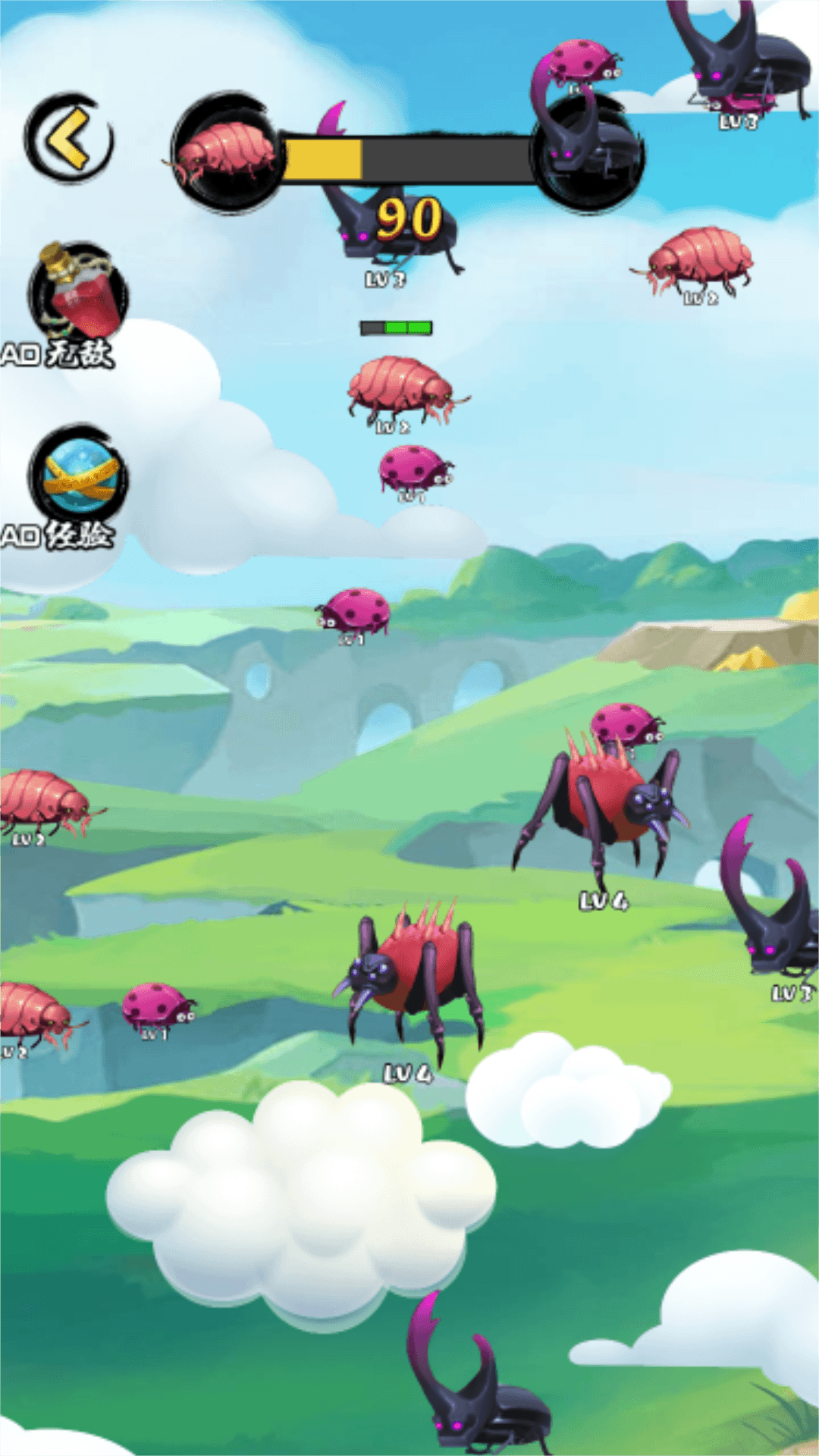Image resolution: width=819 pixels, height=1456 pixels.
Task: Activate the AD 经验 experience orb
Action: 79,476
